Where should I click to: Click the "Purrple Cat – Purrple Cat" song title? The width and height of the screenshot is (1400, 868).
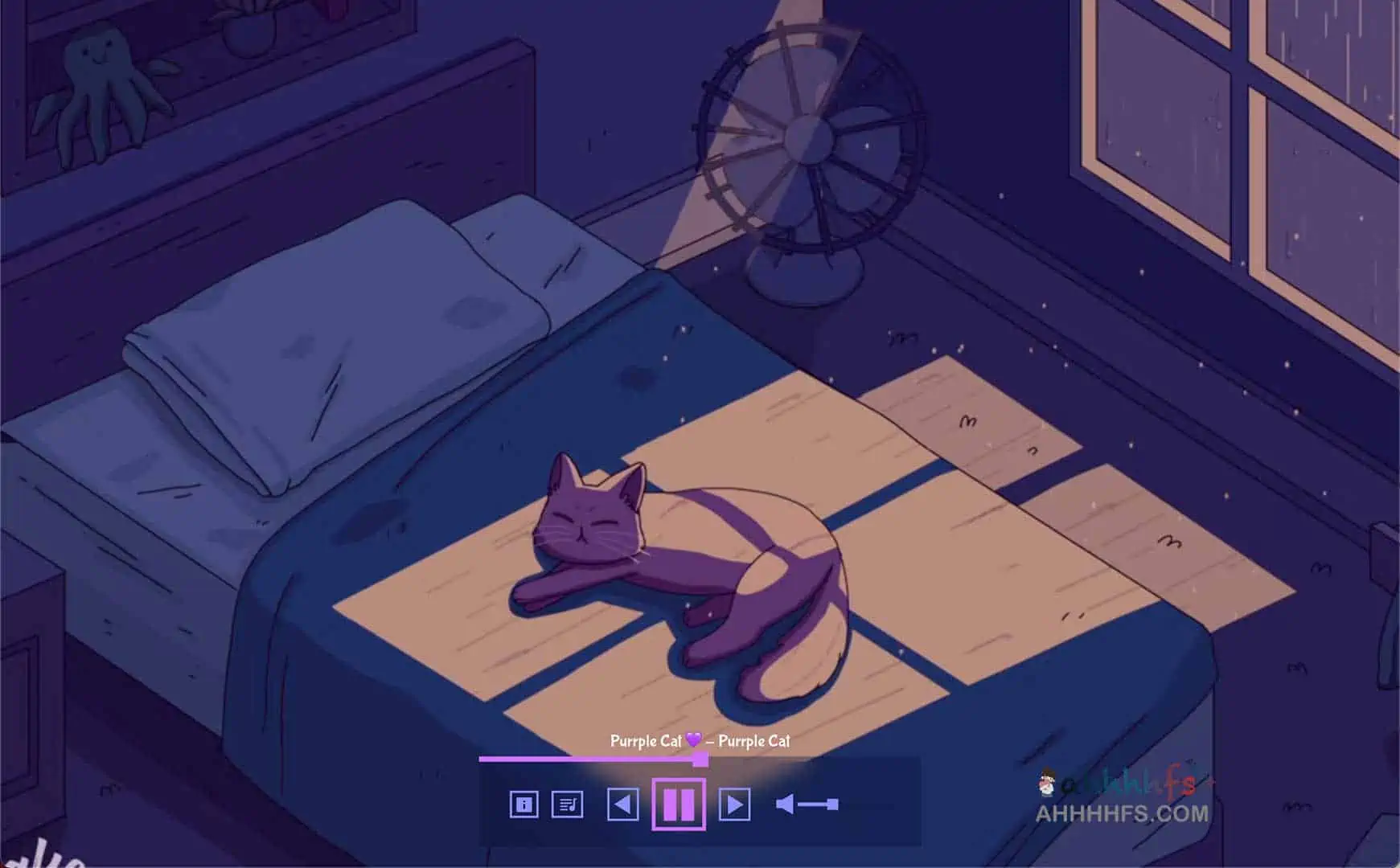[700, 743]
